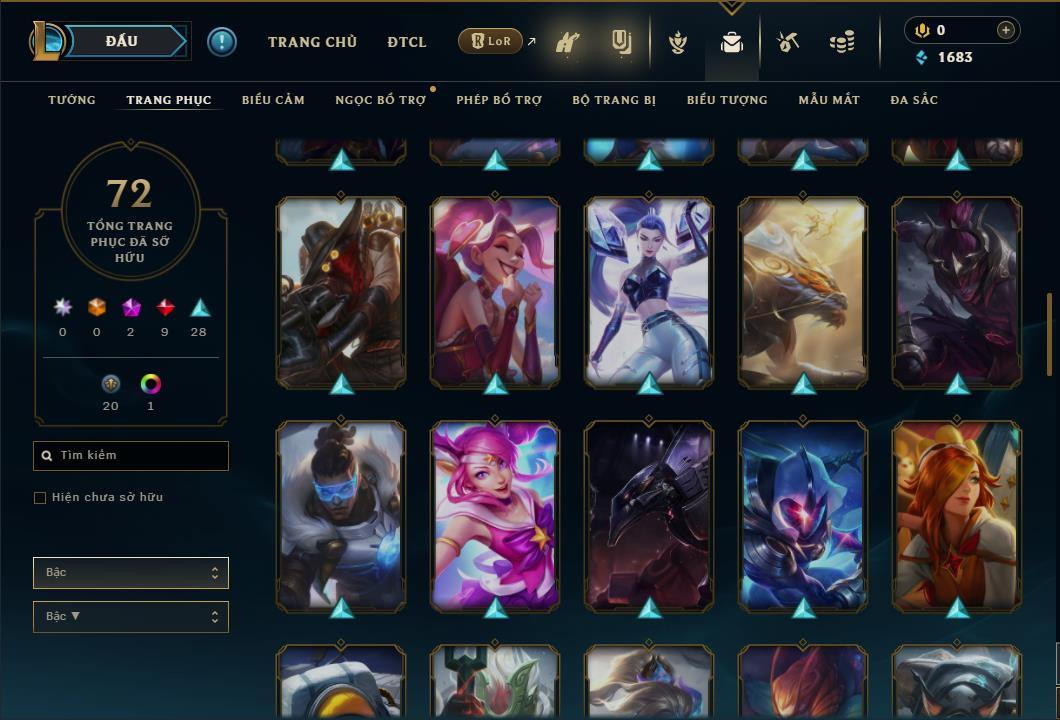The image size is (1060, 720).
Task: Open the TRANG CHỦ home page
Action: [x=312, y=42]
